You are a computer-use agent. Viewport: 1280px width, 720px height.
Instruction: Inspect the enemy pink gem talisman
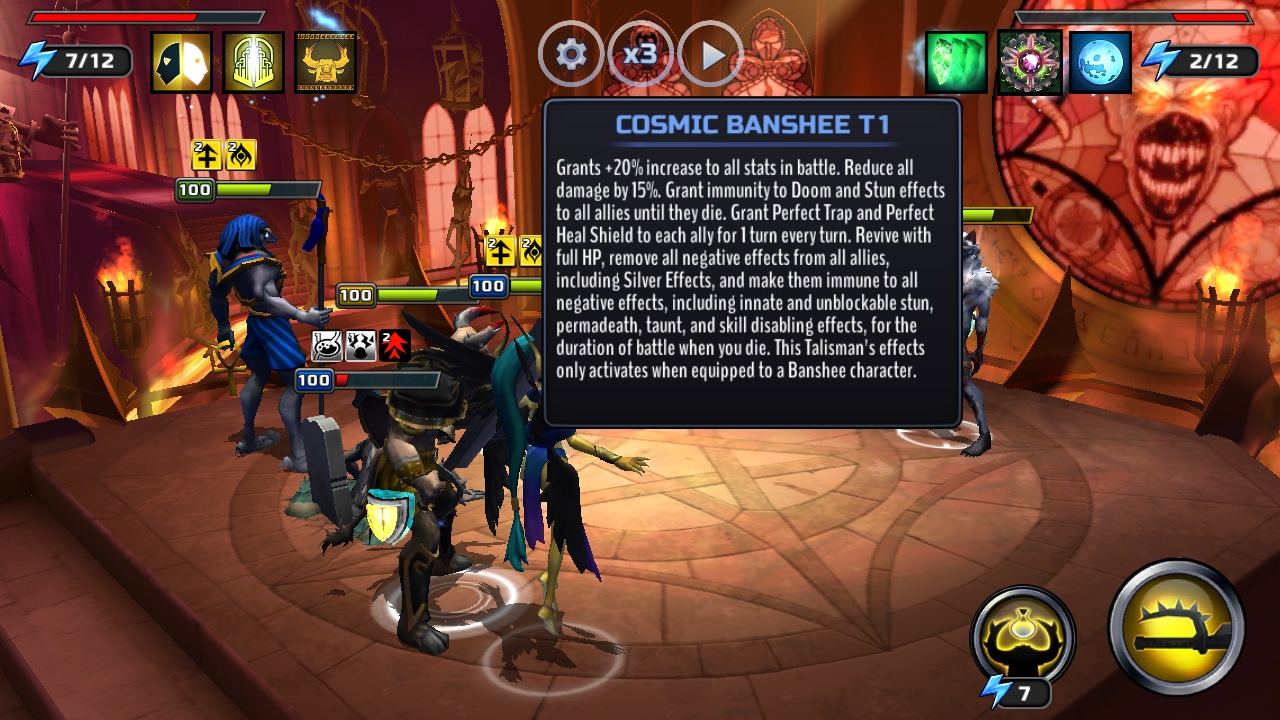1028,62
